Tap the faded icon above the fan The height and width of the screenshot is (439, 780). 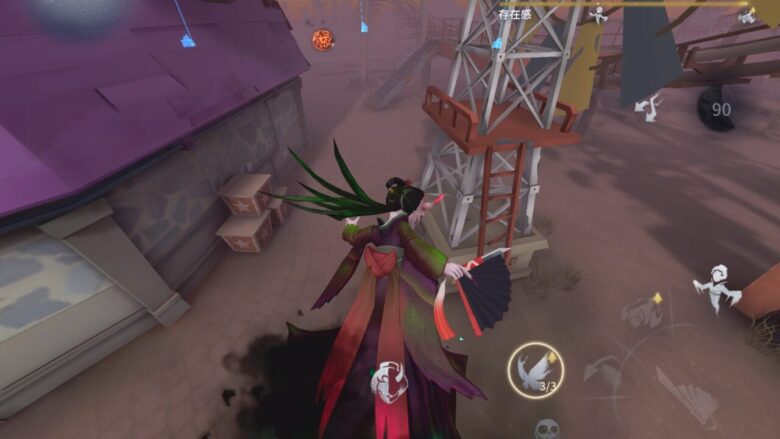642,312
